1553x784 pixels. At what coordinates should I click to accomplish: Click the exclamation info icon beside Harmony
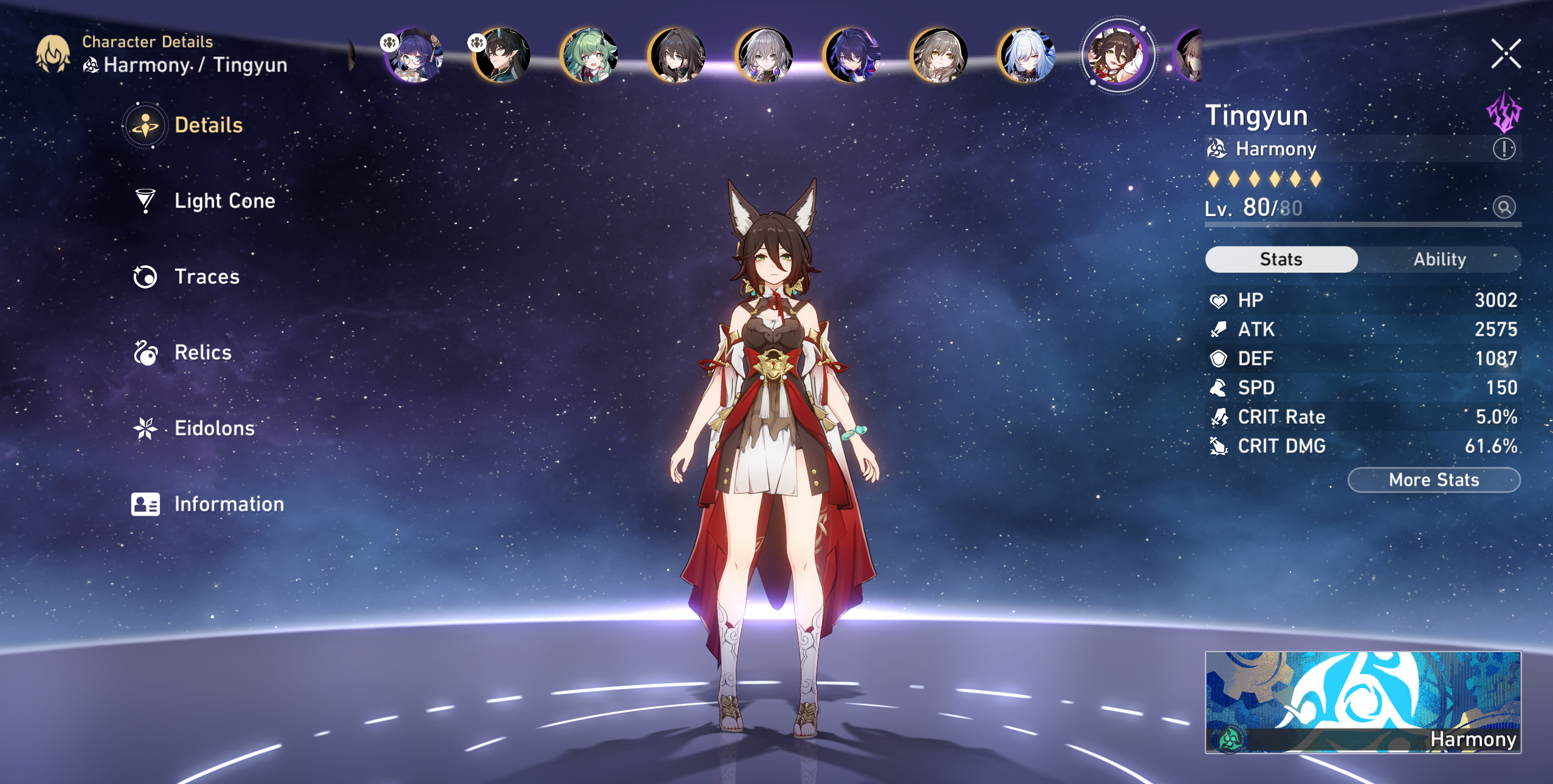[1504, 149]
